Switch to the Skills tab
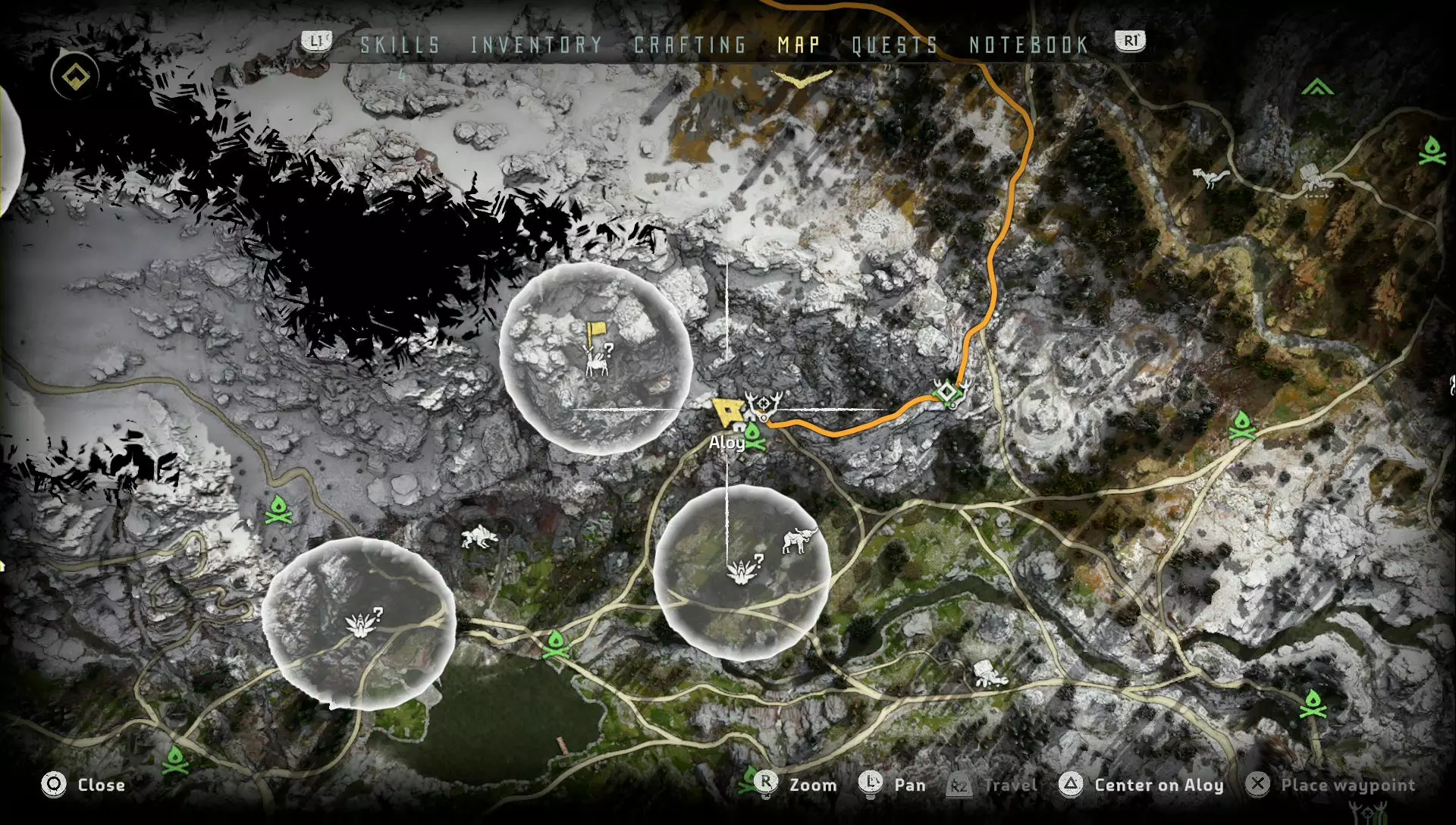This screenshot has width=1456, height=825. click(400, 45)
